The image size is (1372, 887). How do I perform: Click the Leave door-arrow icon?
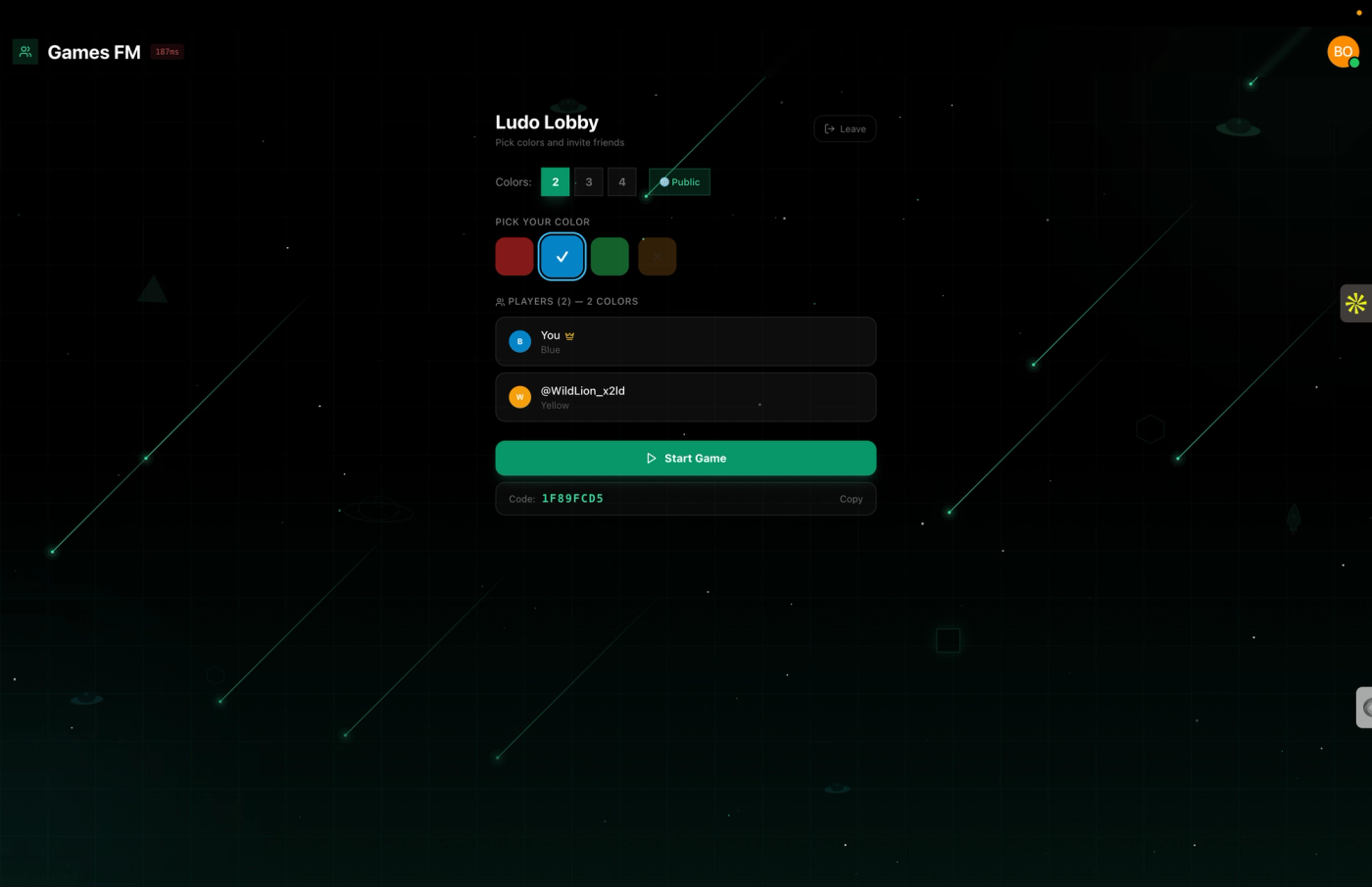pyautogui.click(x=829, y=128)
